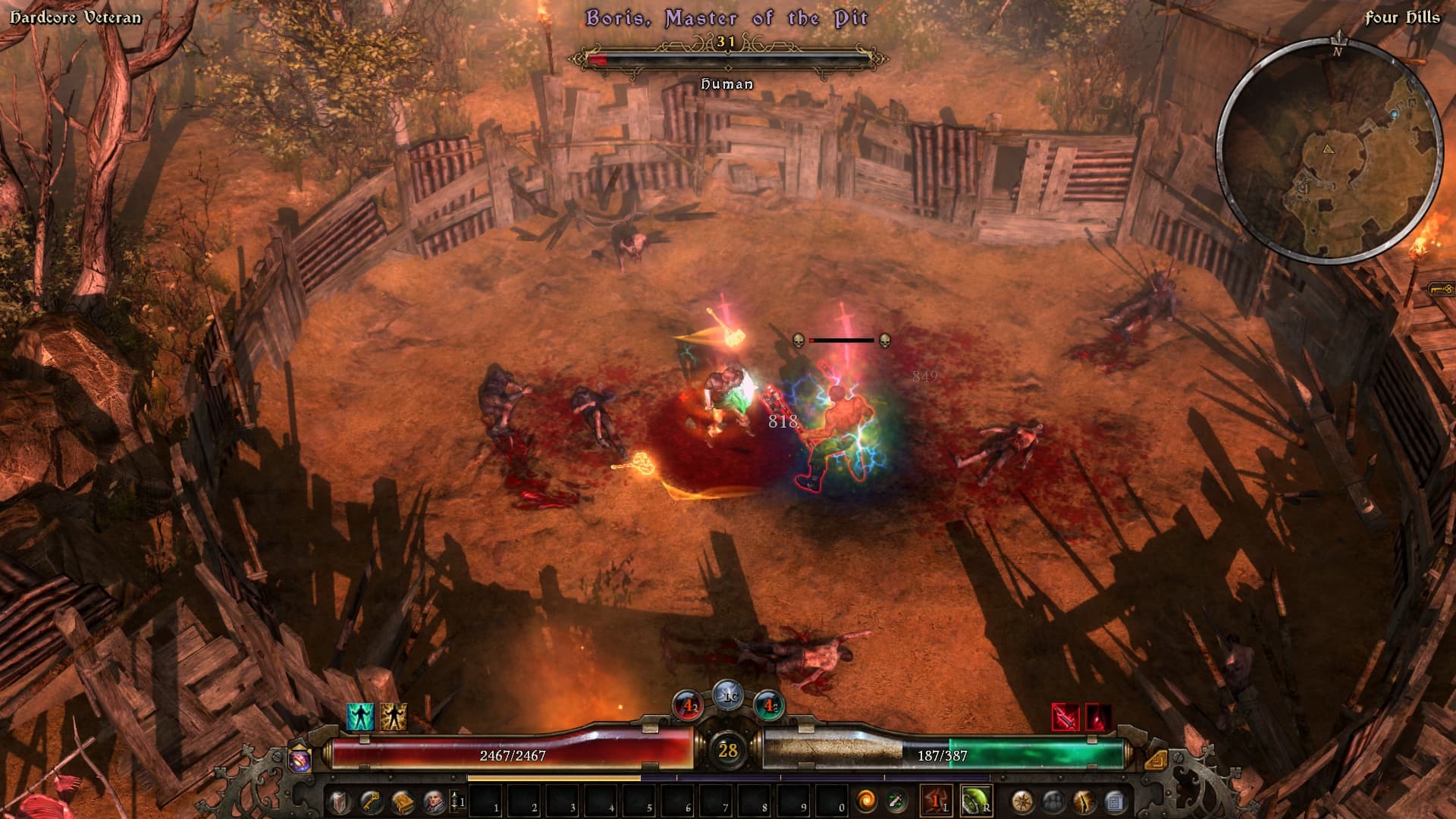Select the left mouse button skill slot

[937, 801]
